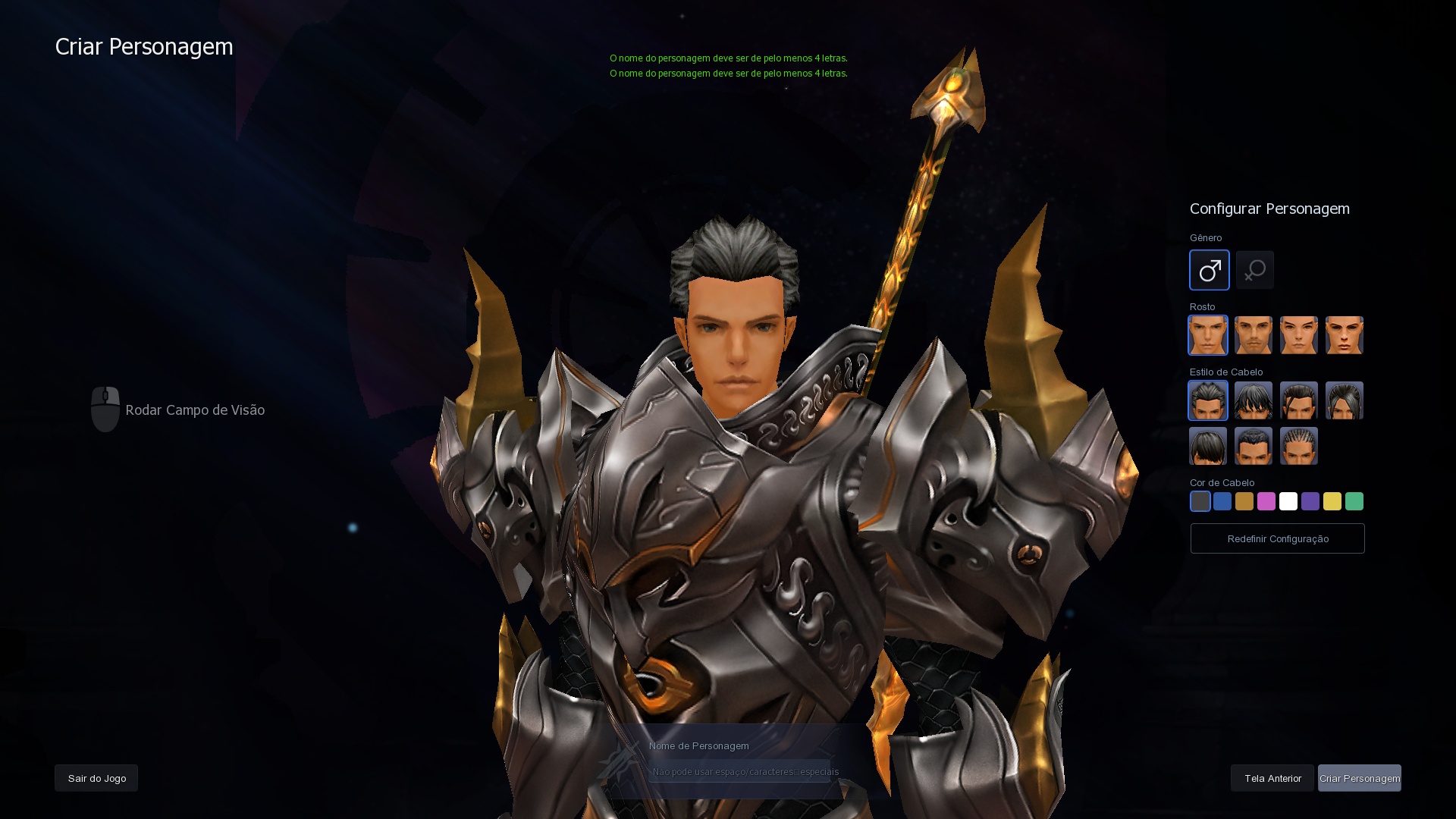
Task: Select the slicked-back hair style
Action: pos(1207,400)
